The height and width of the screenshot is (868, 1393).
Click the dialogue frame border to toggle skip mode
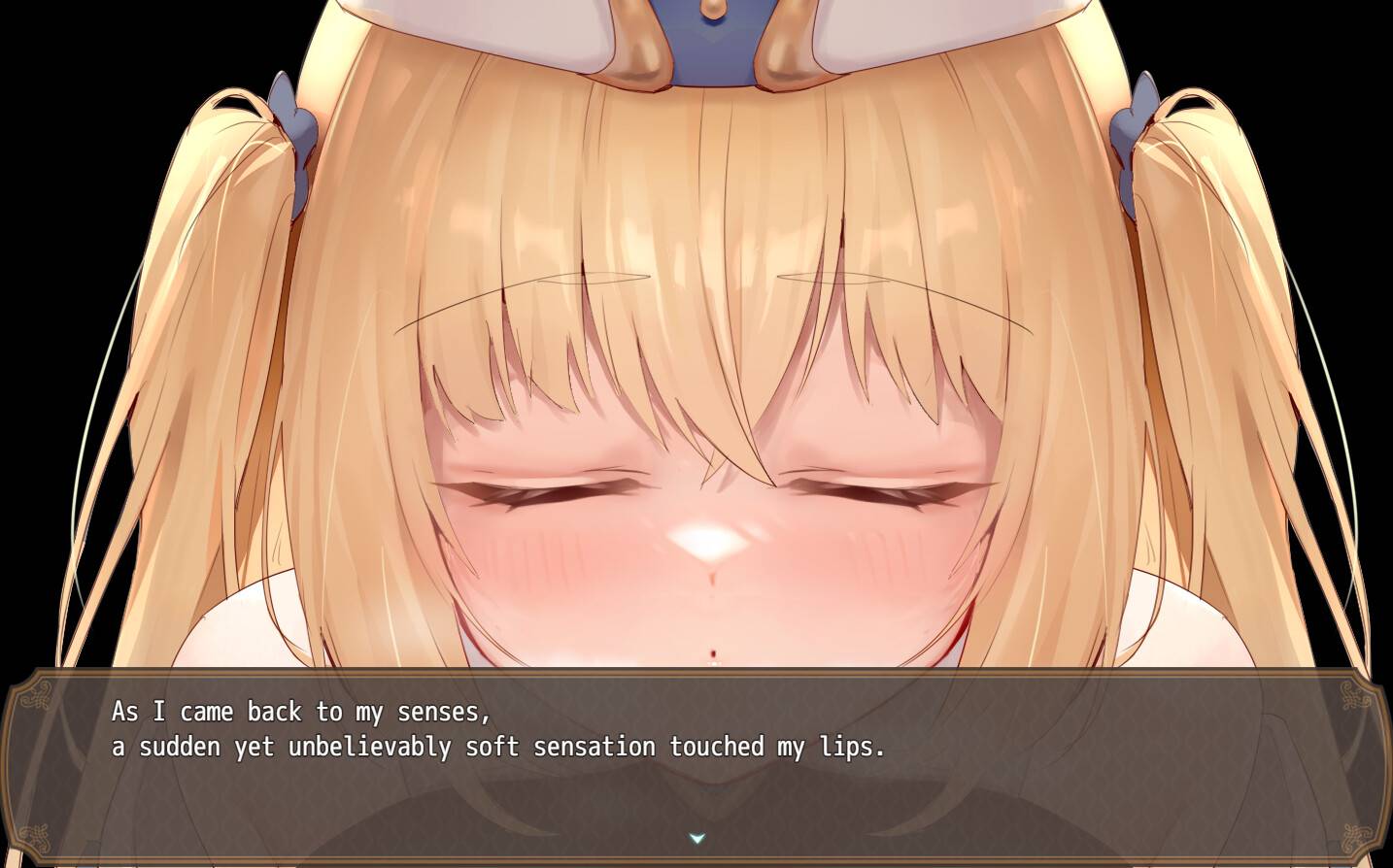click(696, 674)
